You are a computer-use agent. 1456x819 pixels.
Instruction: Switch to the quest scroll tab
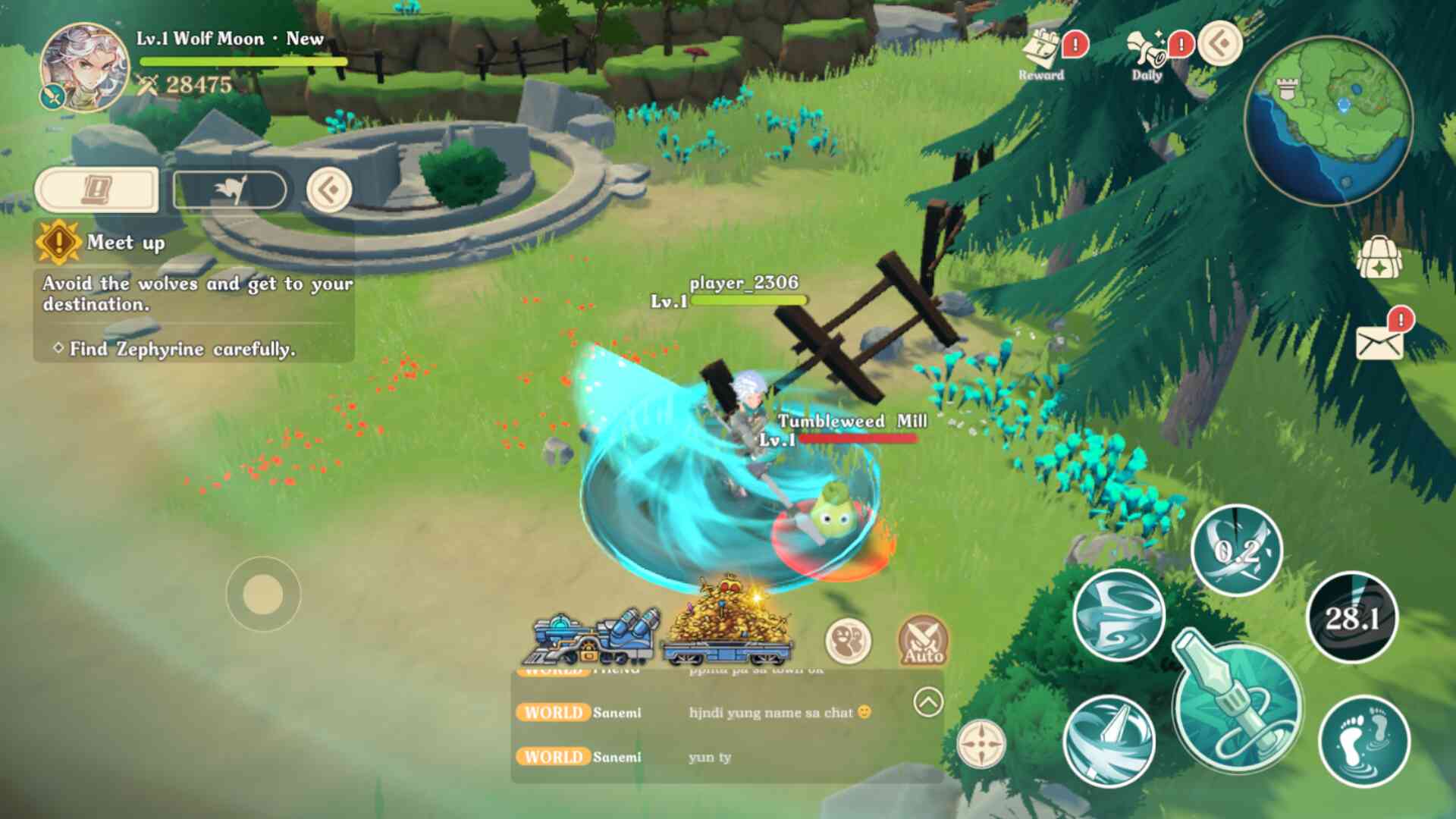click(x=97, y=189)
